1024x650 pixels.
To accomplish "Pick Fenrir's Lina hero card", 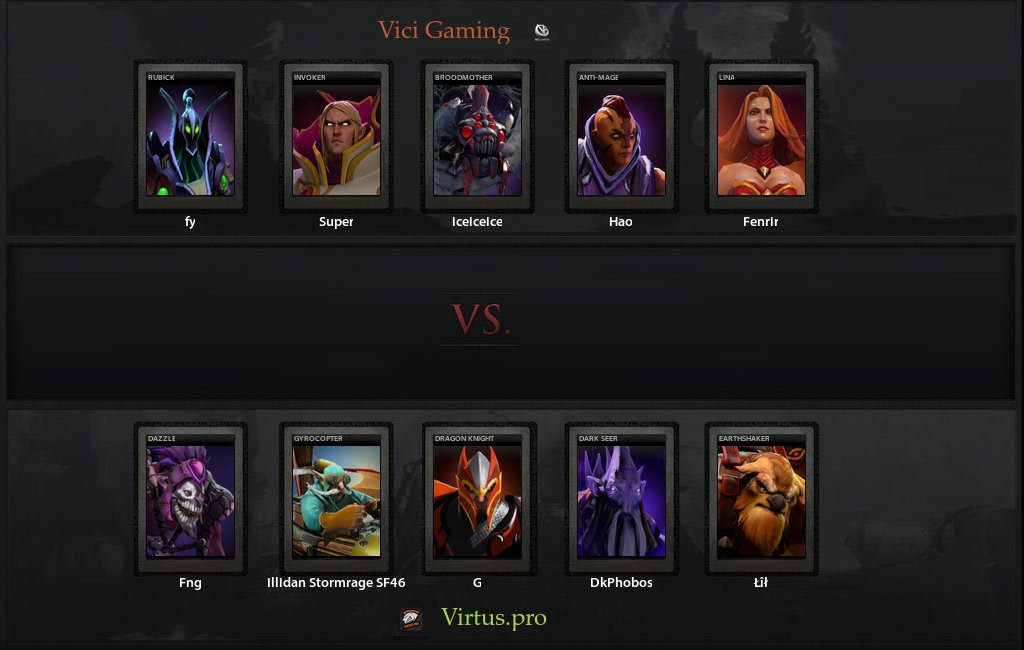I will tap(761, 135).
